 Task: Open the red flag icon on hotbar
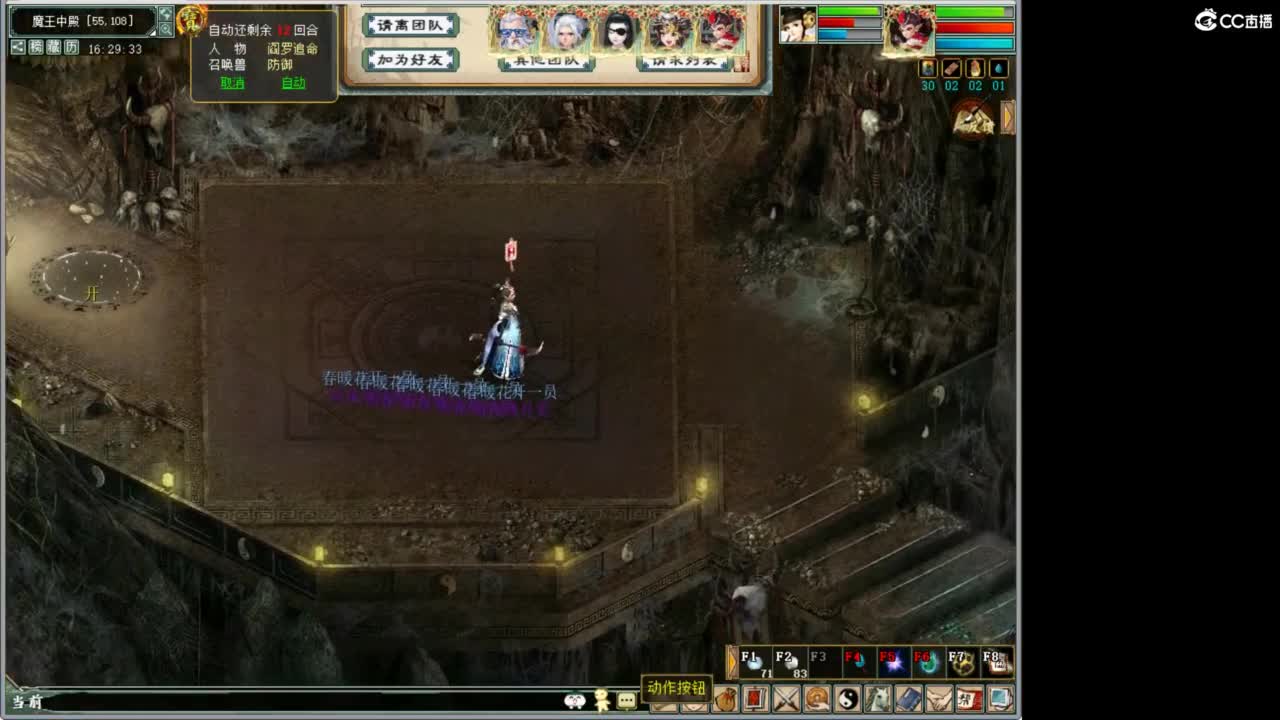click(757, 698)
